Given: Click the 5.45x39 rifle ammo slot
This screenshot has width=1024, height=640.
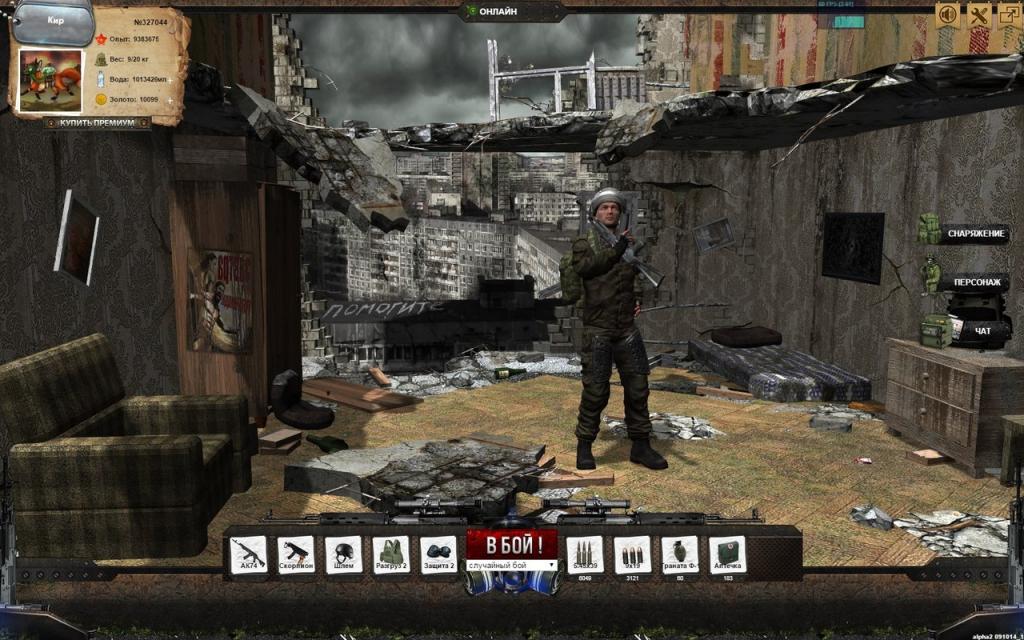Looking at the screenshot, I should pos(584,554).
